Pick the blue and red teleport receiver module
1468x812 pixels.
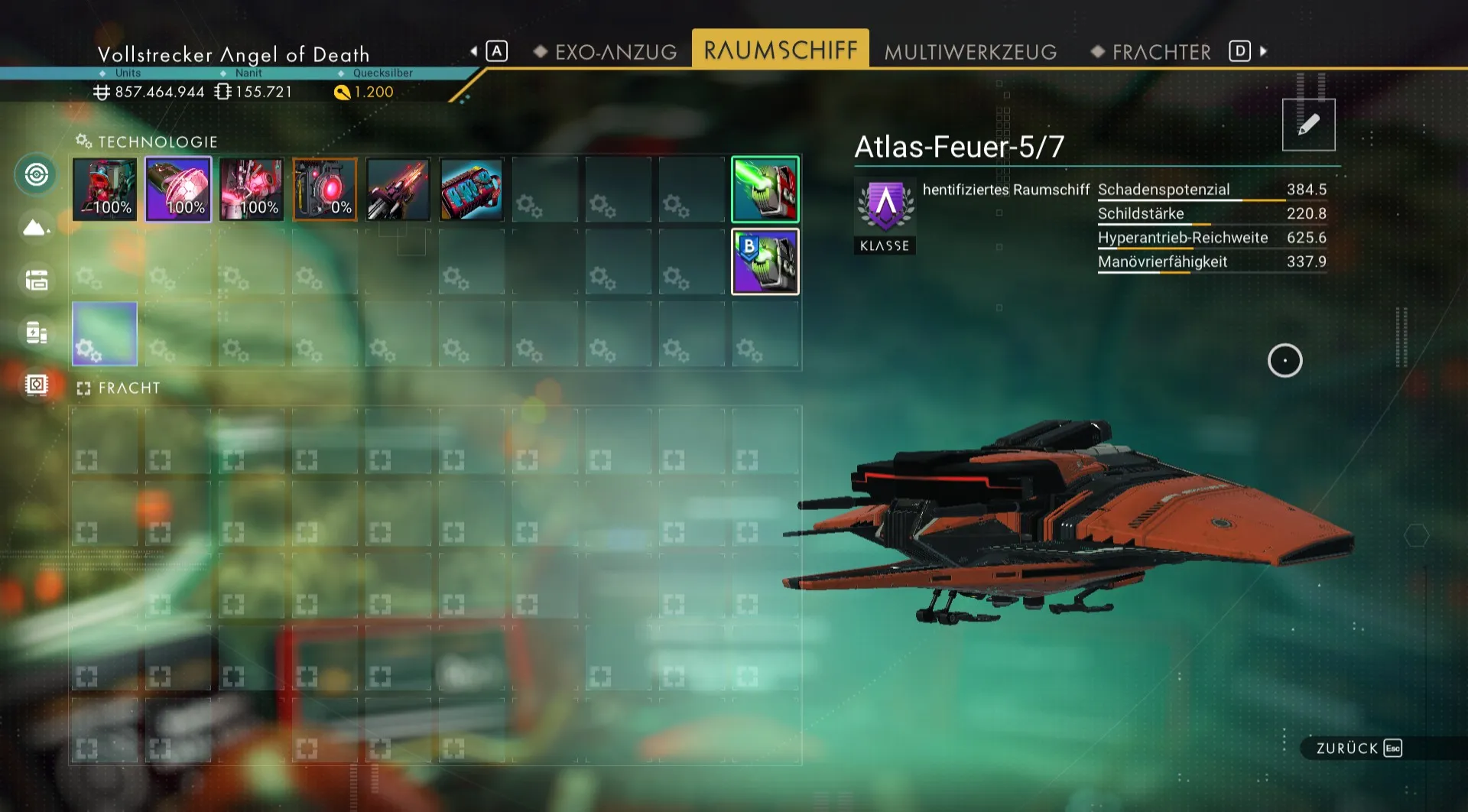(472, 190)
